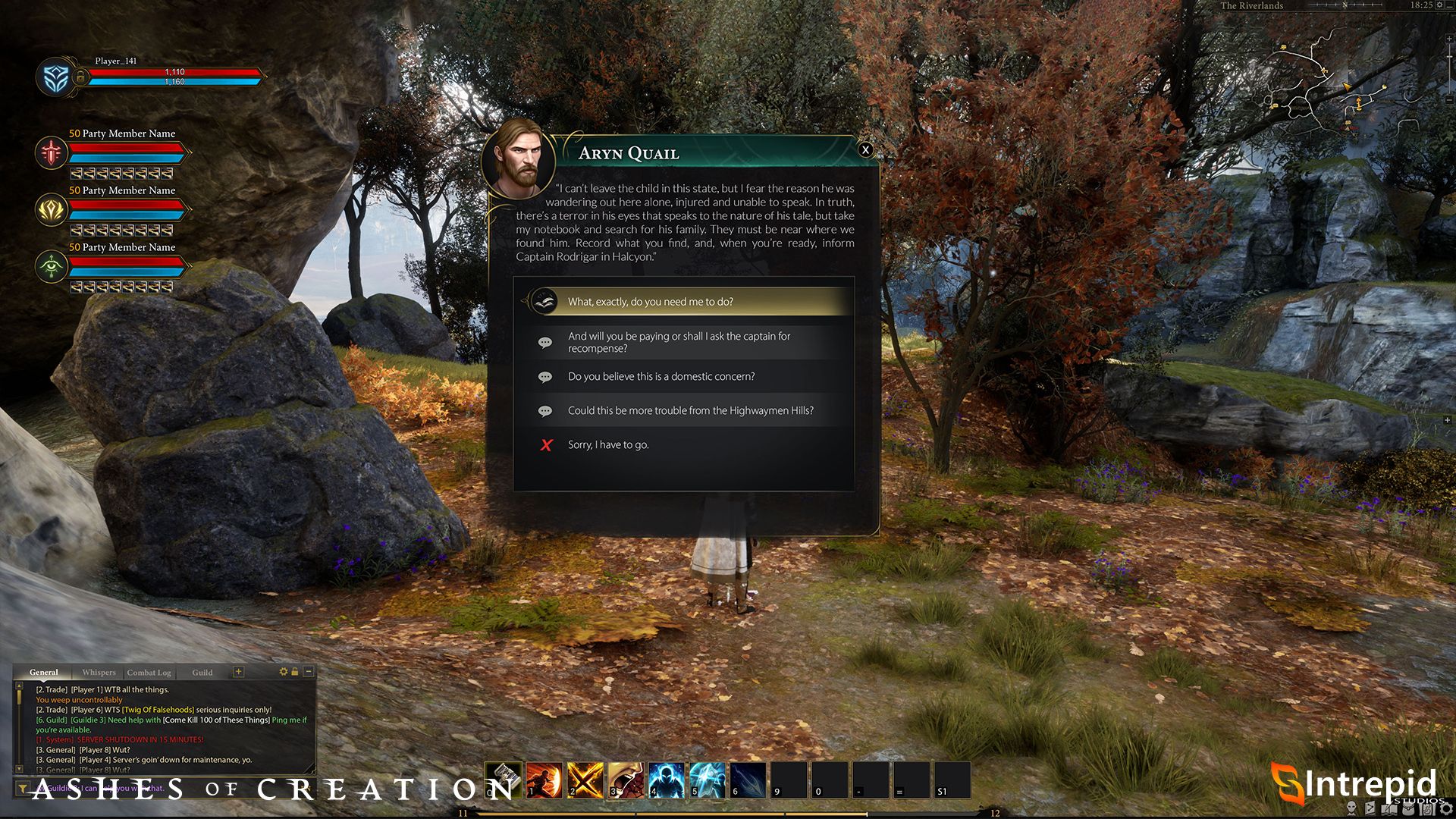Activate the flaming dash ability in slot 1
Image resolution: width=1456 pixels, height=819 pixels.
544,780
